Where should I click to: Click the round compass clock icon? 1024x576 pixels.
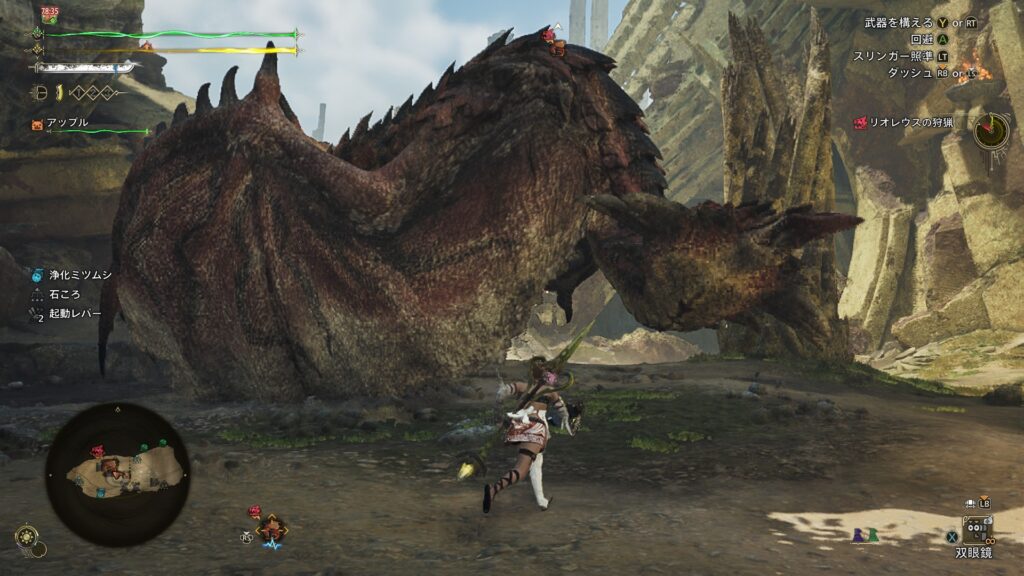[991, 130]
